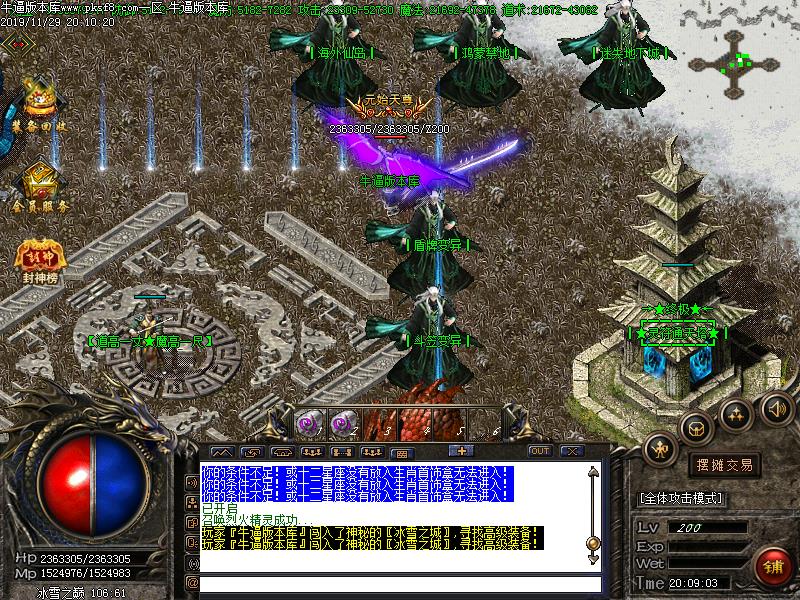Viewport: 800px width, 600px height.
Task: Use the purple swirl item in slot 2
Action: [344, 425]
